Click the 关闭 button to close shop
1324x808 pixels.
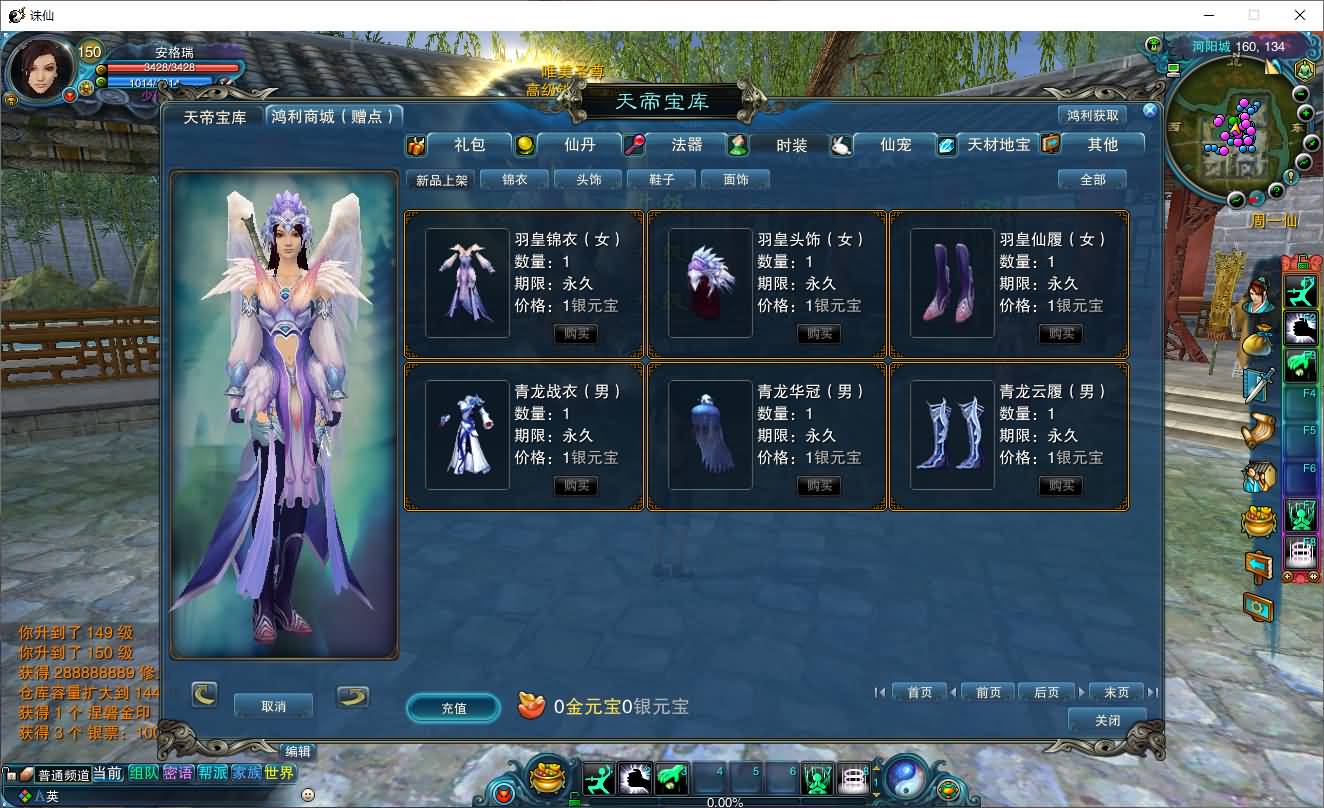pyautogui.click(x=1107, y=720)
